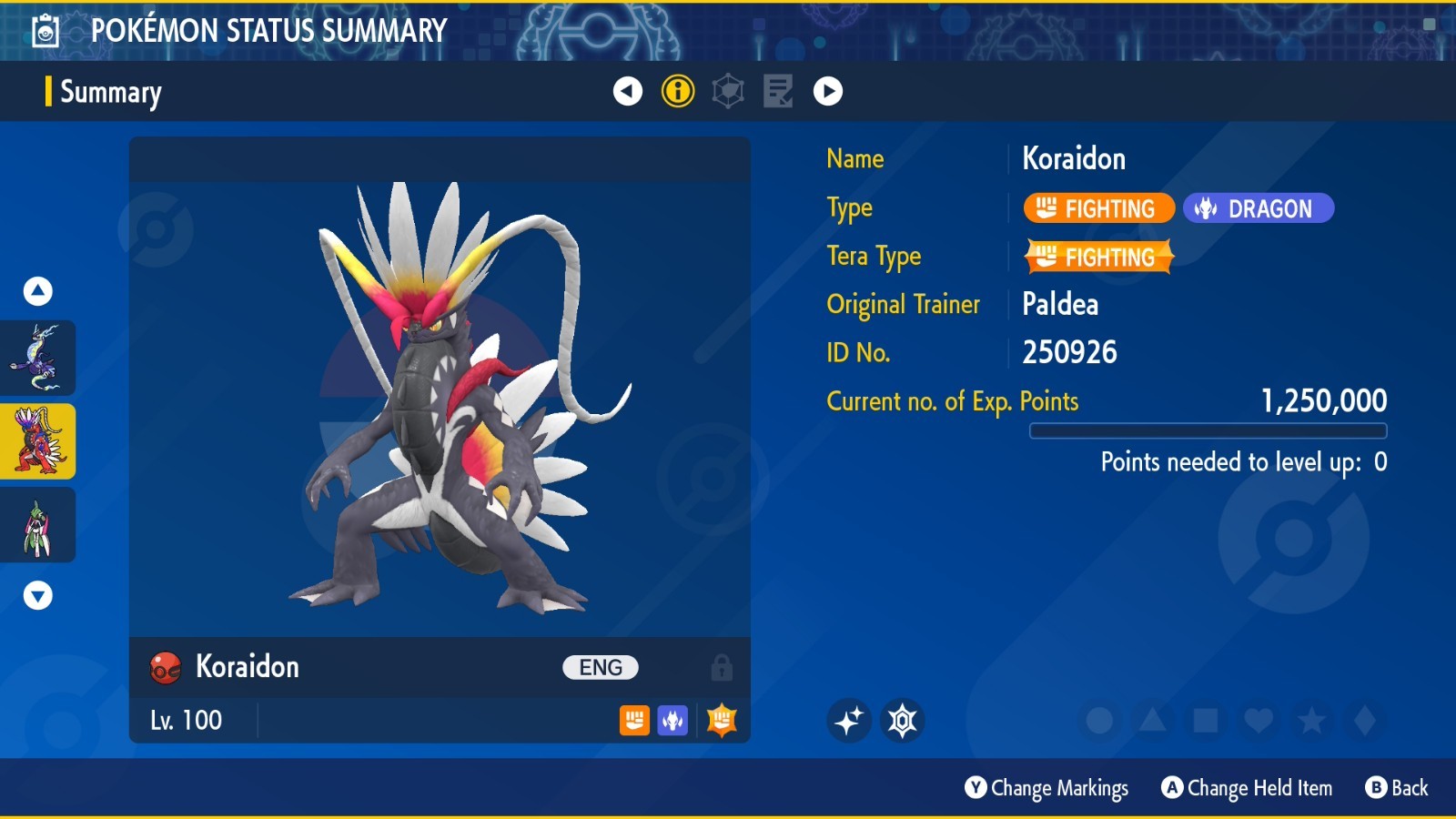Viewport: 1456px width, 819px height.
Task: Toggle the square marking
Action: pos(1206,721)
